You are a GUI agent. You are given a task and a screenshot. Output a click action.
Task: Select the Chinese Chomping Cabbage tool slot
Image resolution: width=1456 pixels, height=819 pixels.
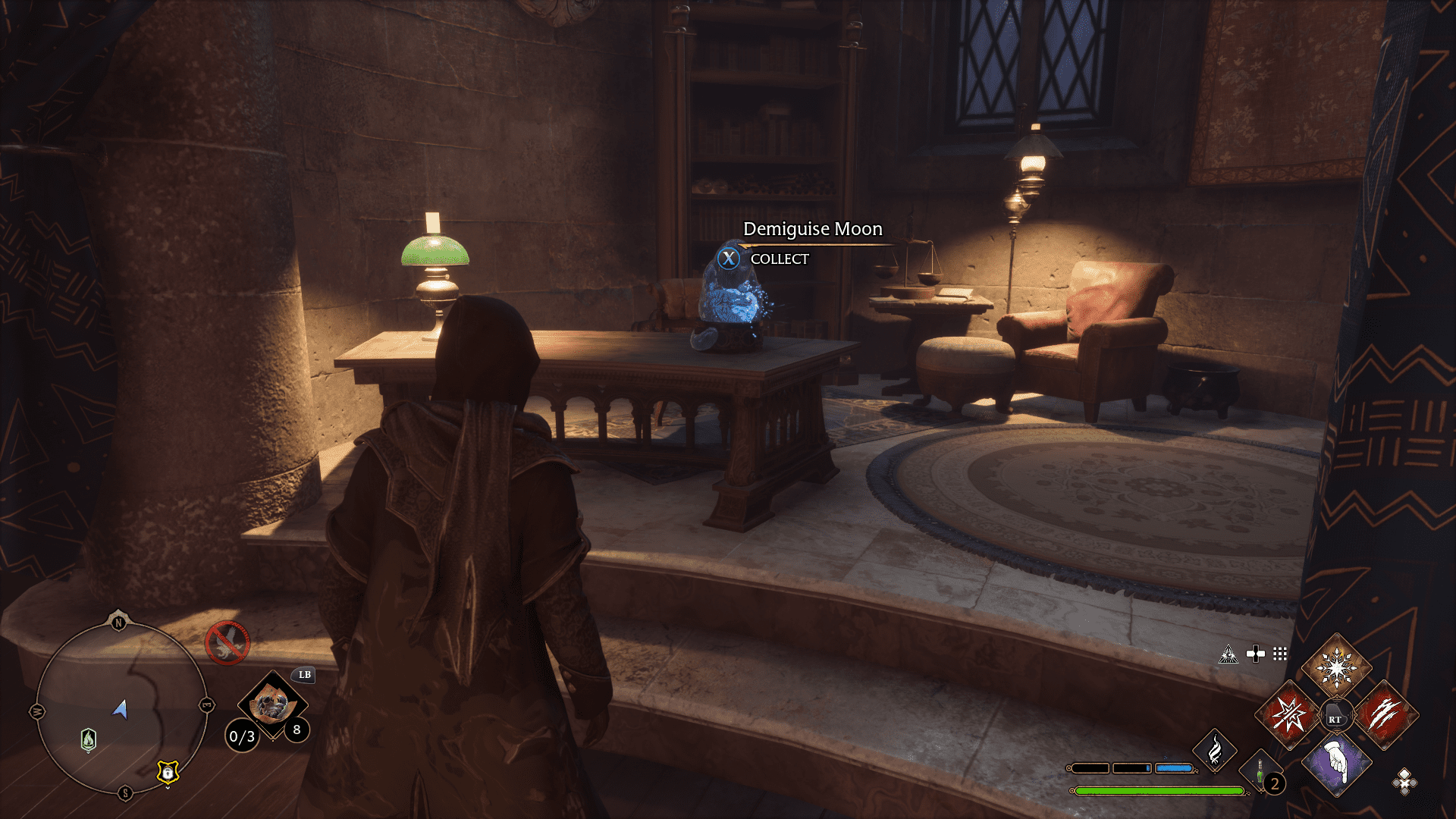[272, 704]
